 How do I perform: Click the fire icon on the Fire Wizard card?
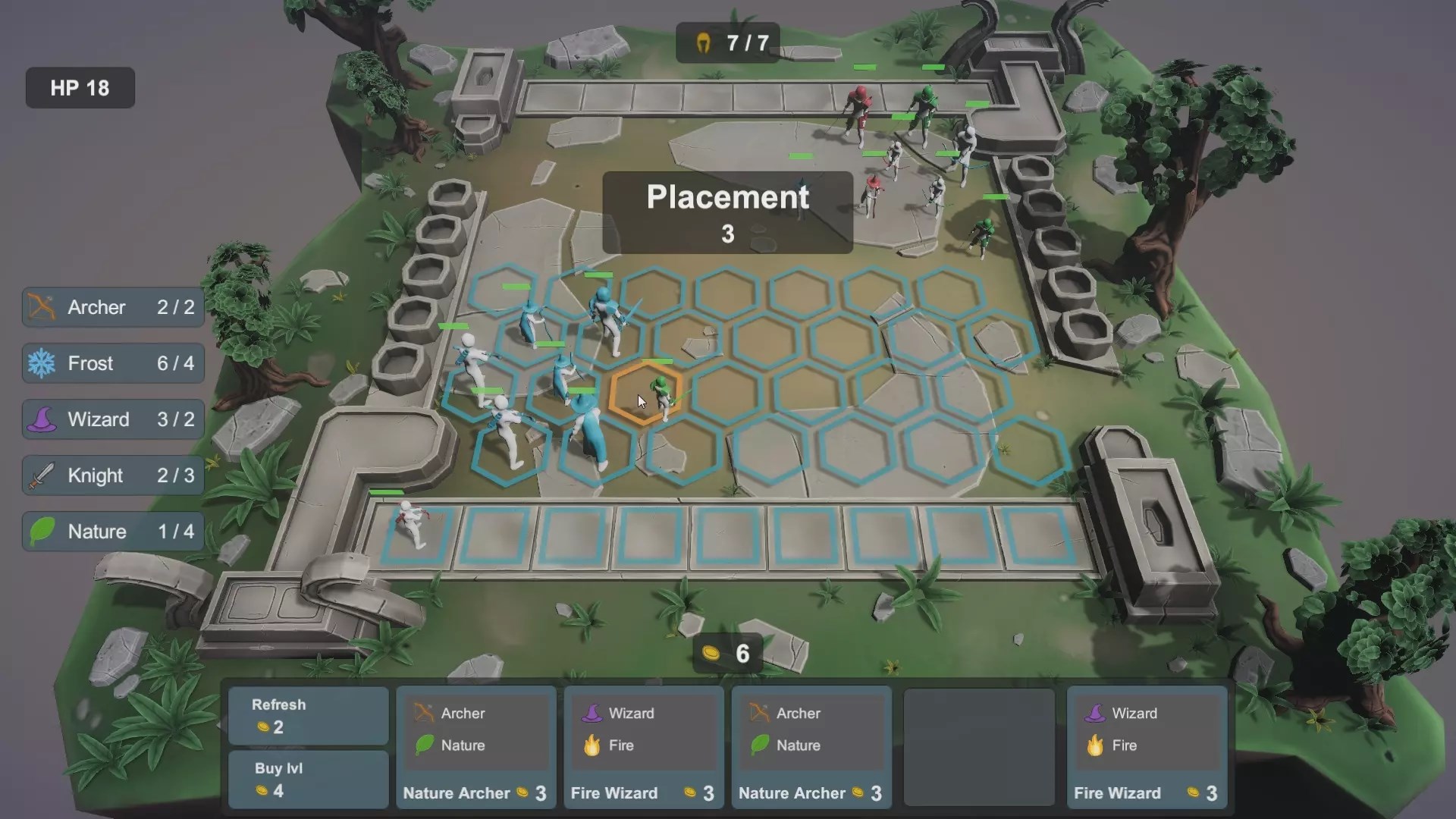pyautogui.click(x=592, y=745)
